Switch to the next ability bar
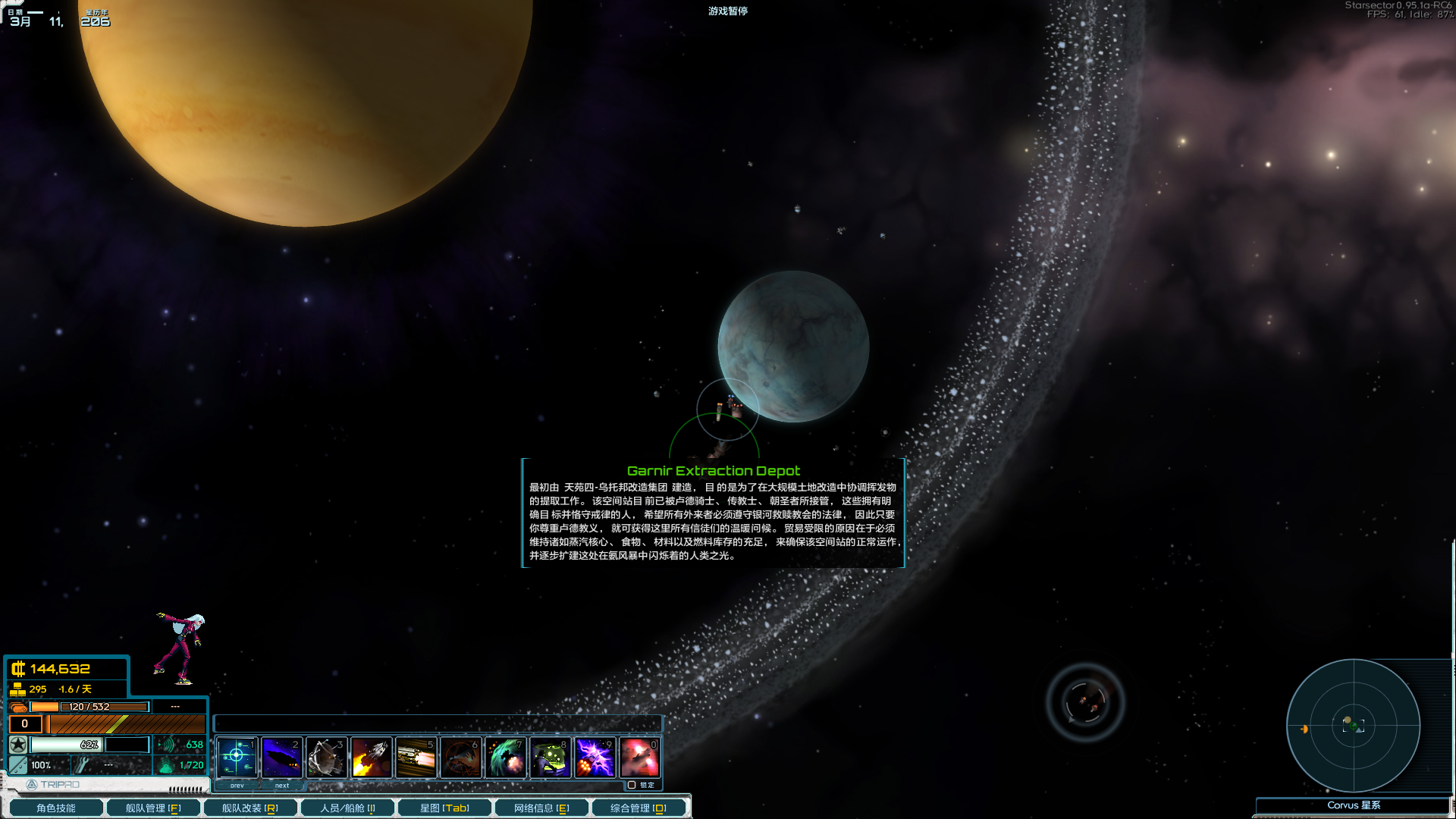This screenshot has height=819, width=1456. pos(282,786)
